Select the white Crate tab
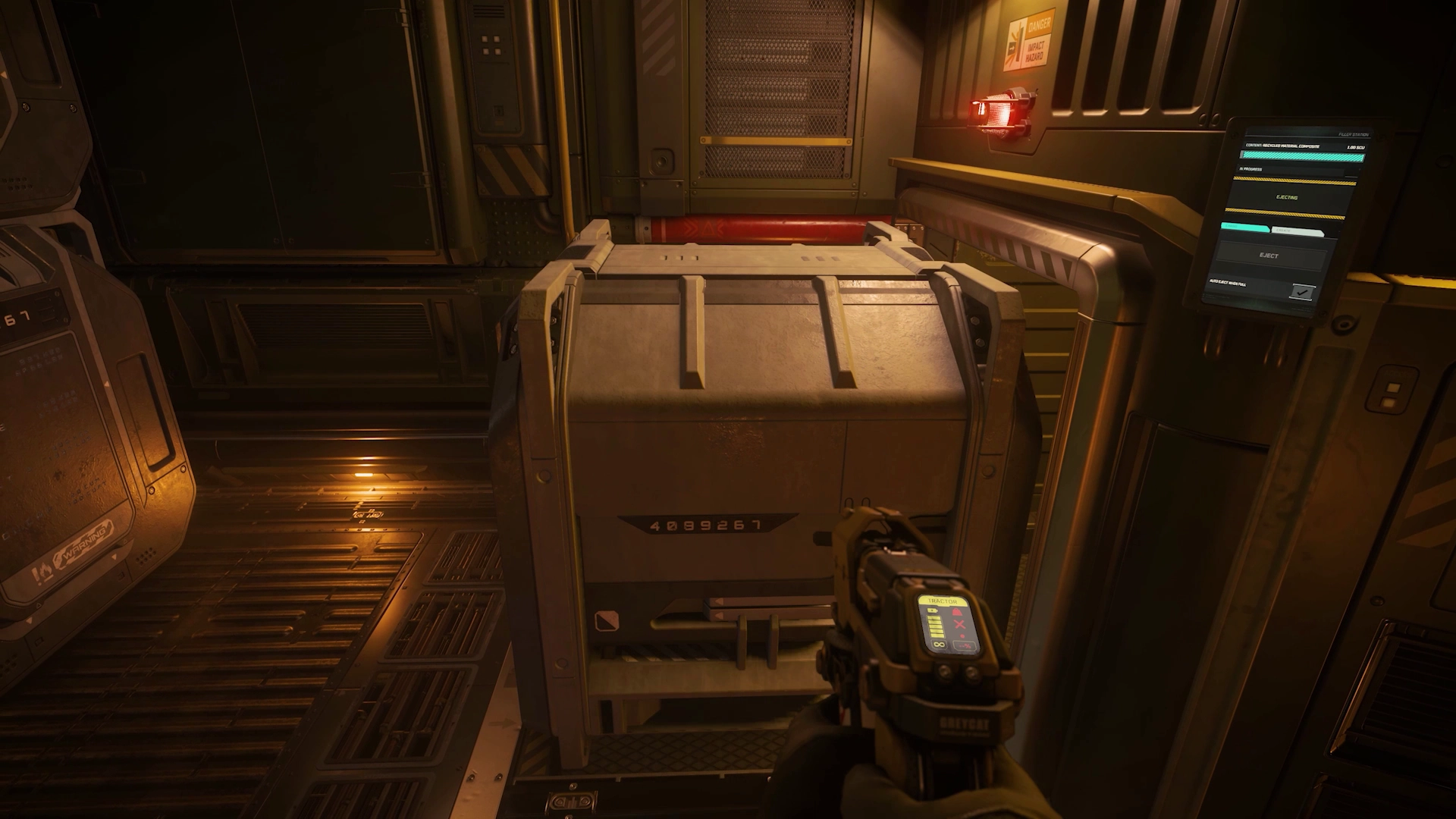Image resolution: width=1456 pixels, height=819 pixels. coord(1298,231)
